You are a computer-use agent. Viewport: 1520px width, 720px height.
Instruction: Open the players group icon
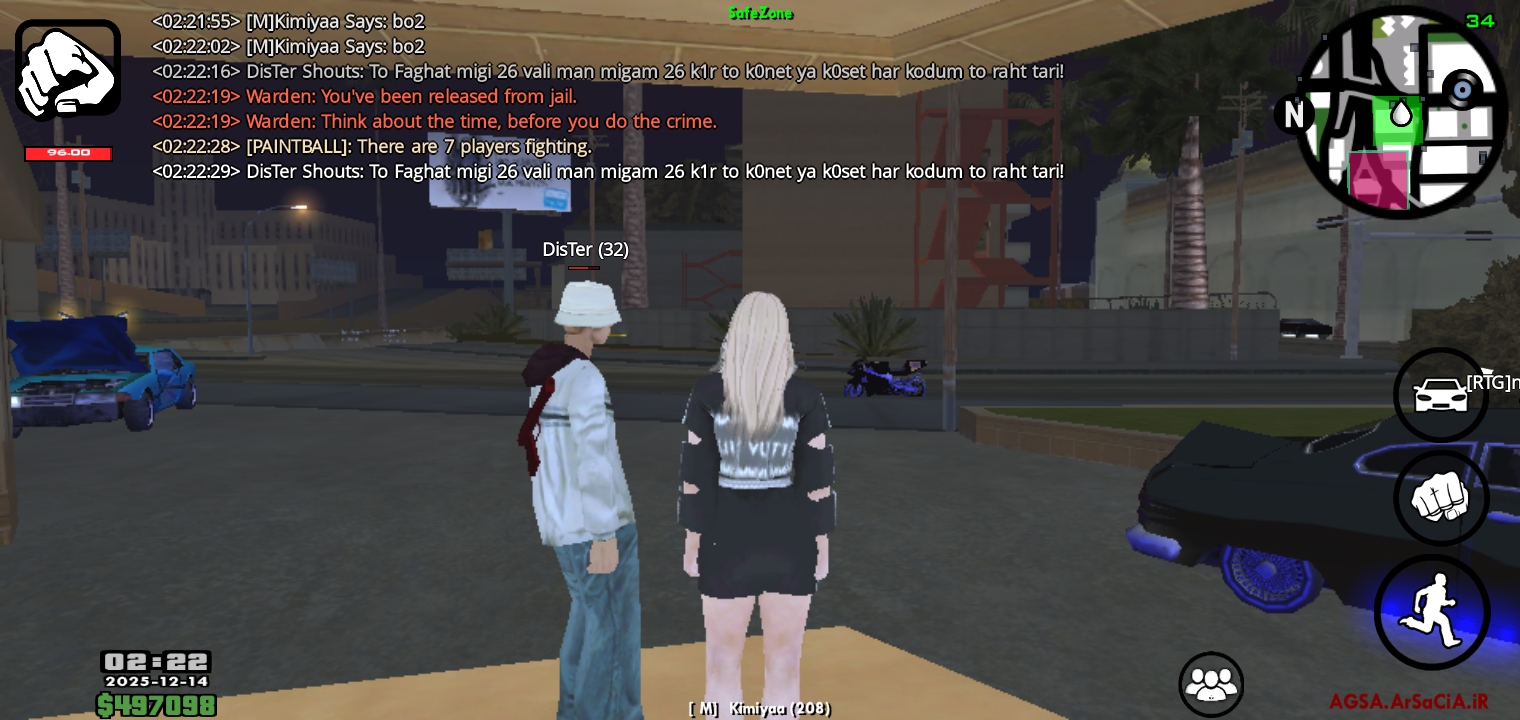pyautogui.click(x=1211, y=683)
